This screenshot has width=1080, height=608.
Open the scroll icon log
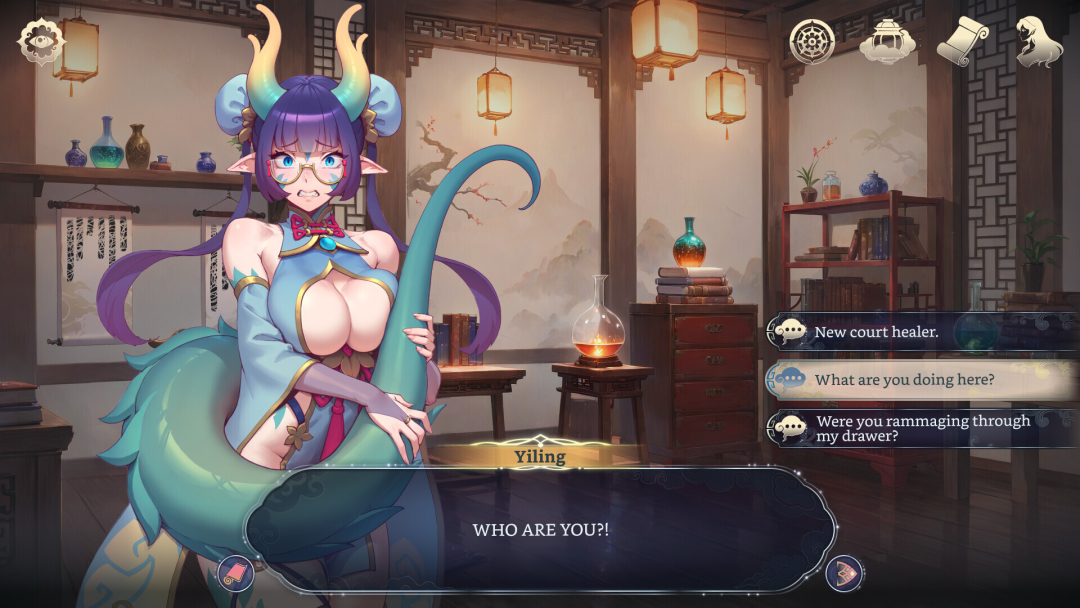[963, 42]
